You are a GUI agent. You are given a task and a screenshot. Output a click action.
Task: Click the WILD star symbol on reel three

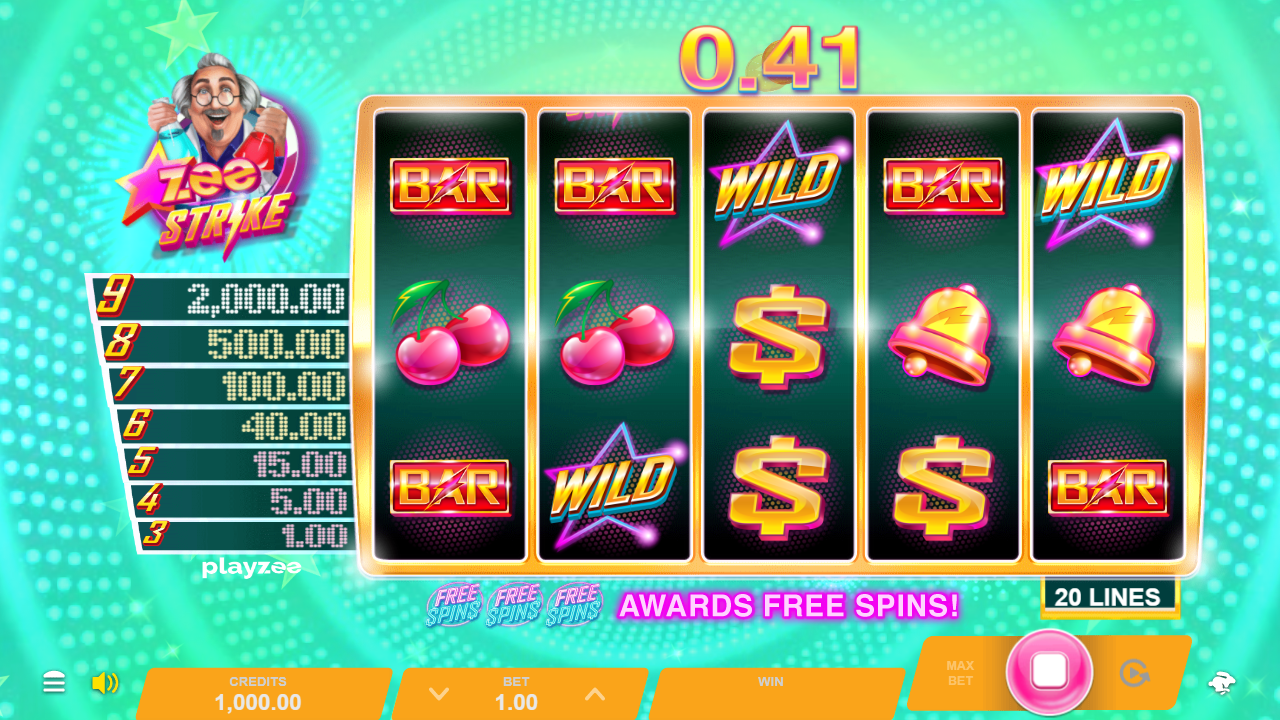779,185
